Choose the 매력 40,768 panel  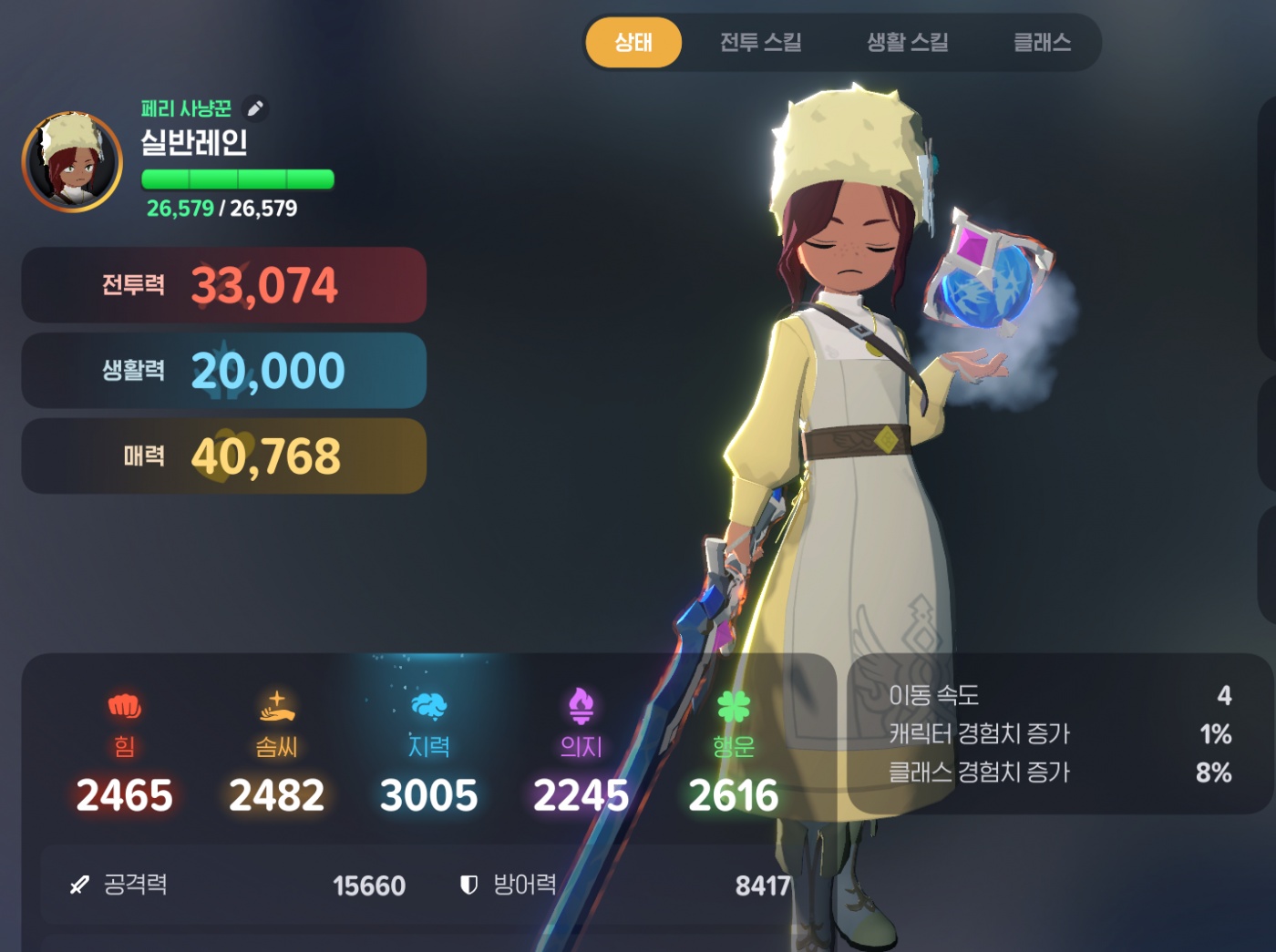(x=224, y=456)
